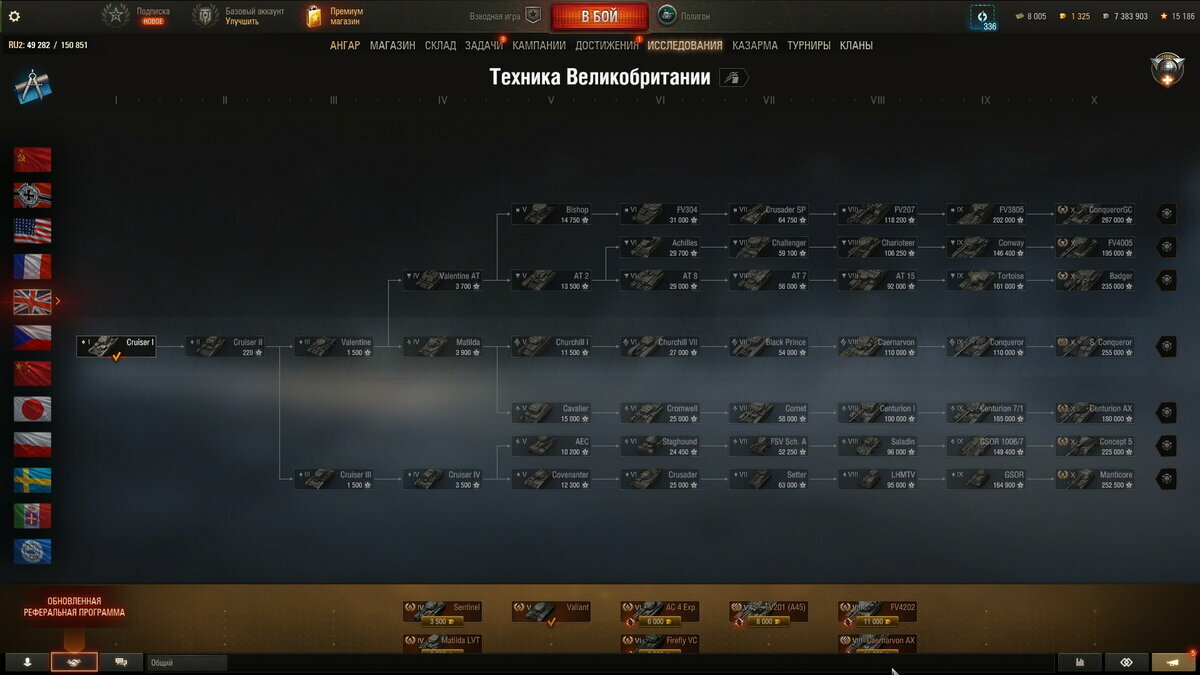
Task: Choose the Churchill VII tank node
Action: pos(660,346)
